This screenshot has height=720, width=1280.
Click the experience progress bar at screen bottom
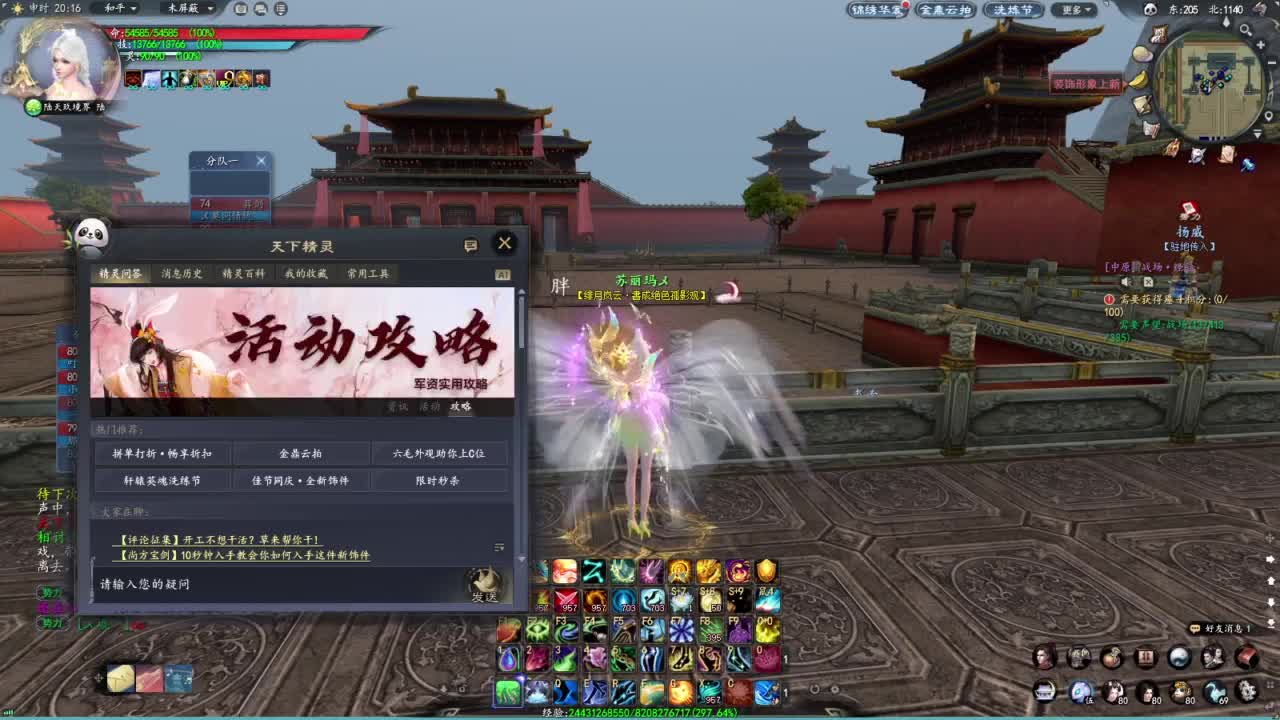[x=640, y=714]
